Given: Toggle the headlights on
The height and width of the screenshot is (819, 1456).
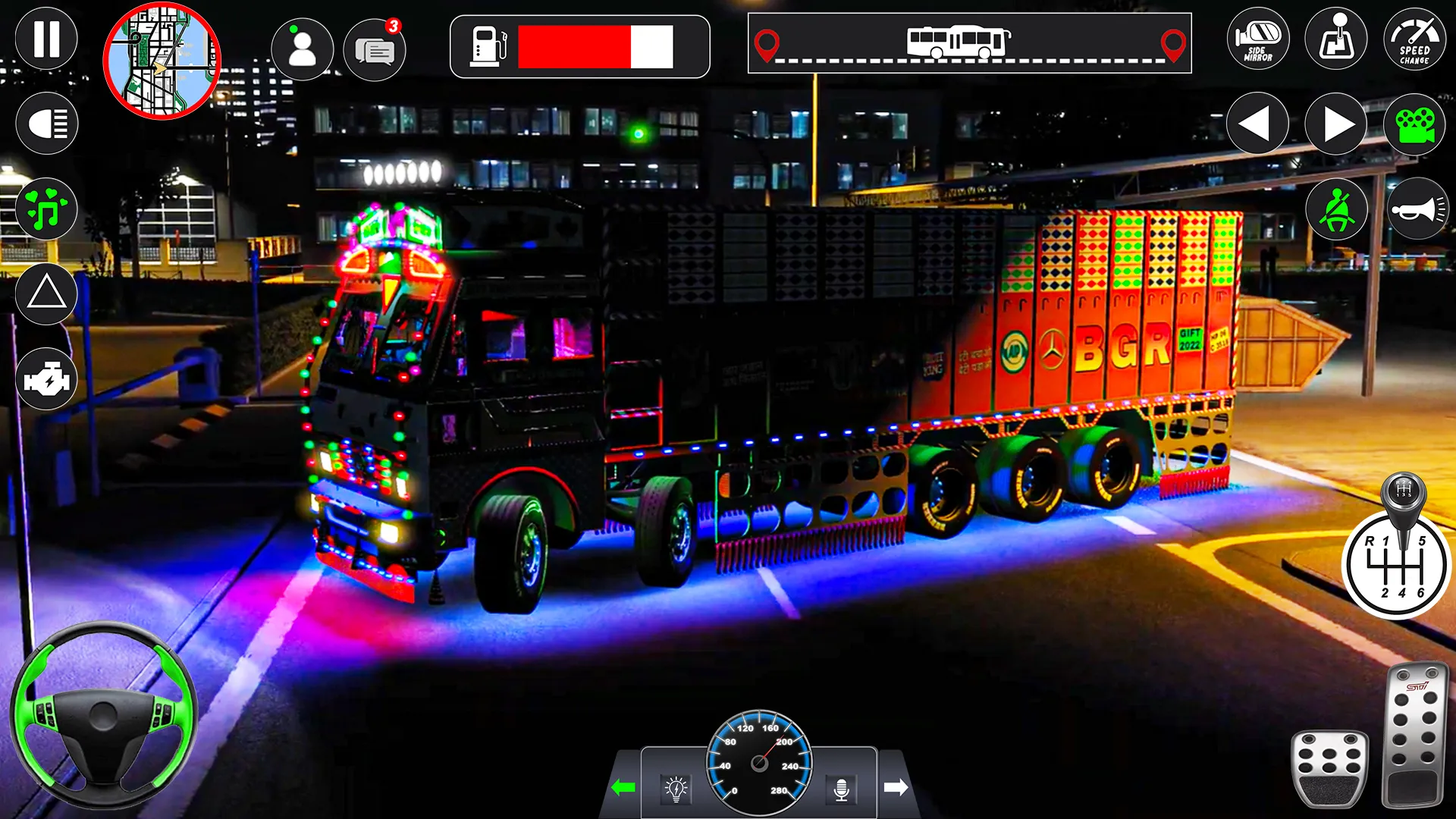Looking at the screenshot, I should coord(675,787).
